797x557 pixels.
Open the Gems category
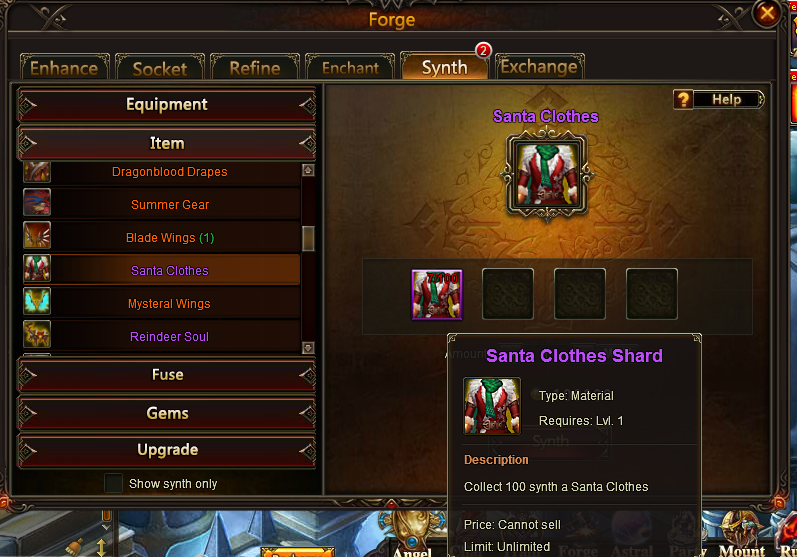(167, 413)
